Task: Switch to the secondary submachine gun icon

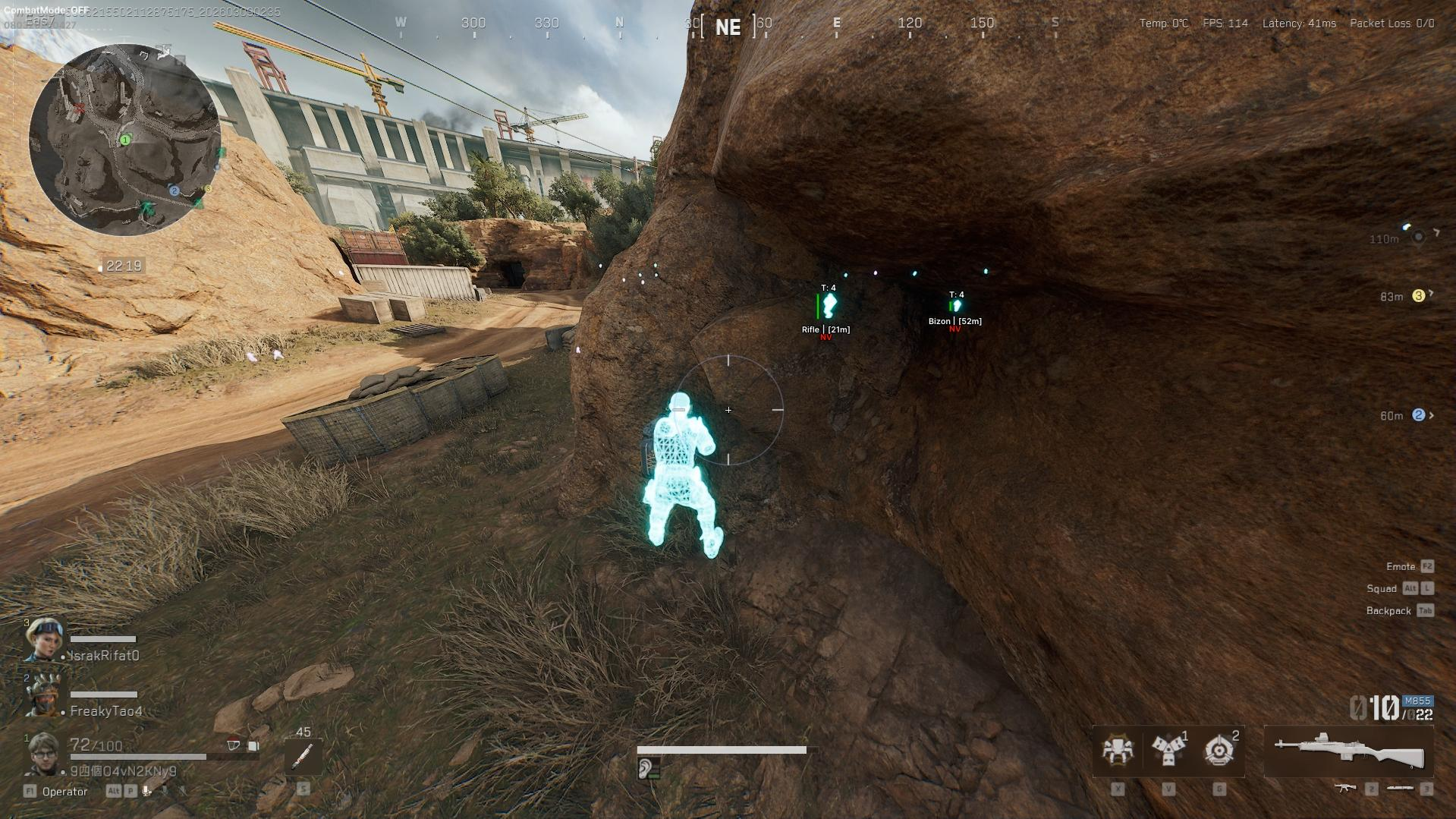Action: (1346, 789)
